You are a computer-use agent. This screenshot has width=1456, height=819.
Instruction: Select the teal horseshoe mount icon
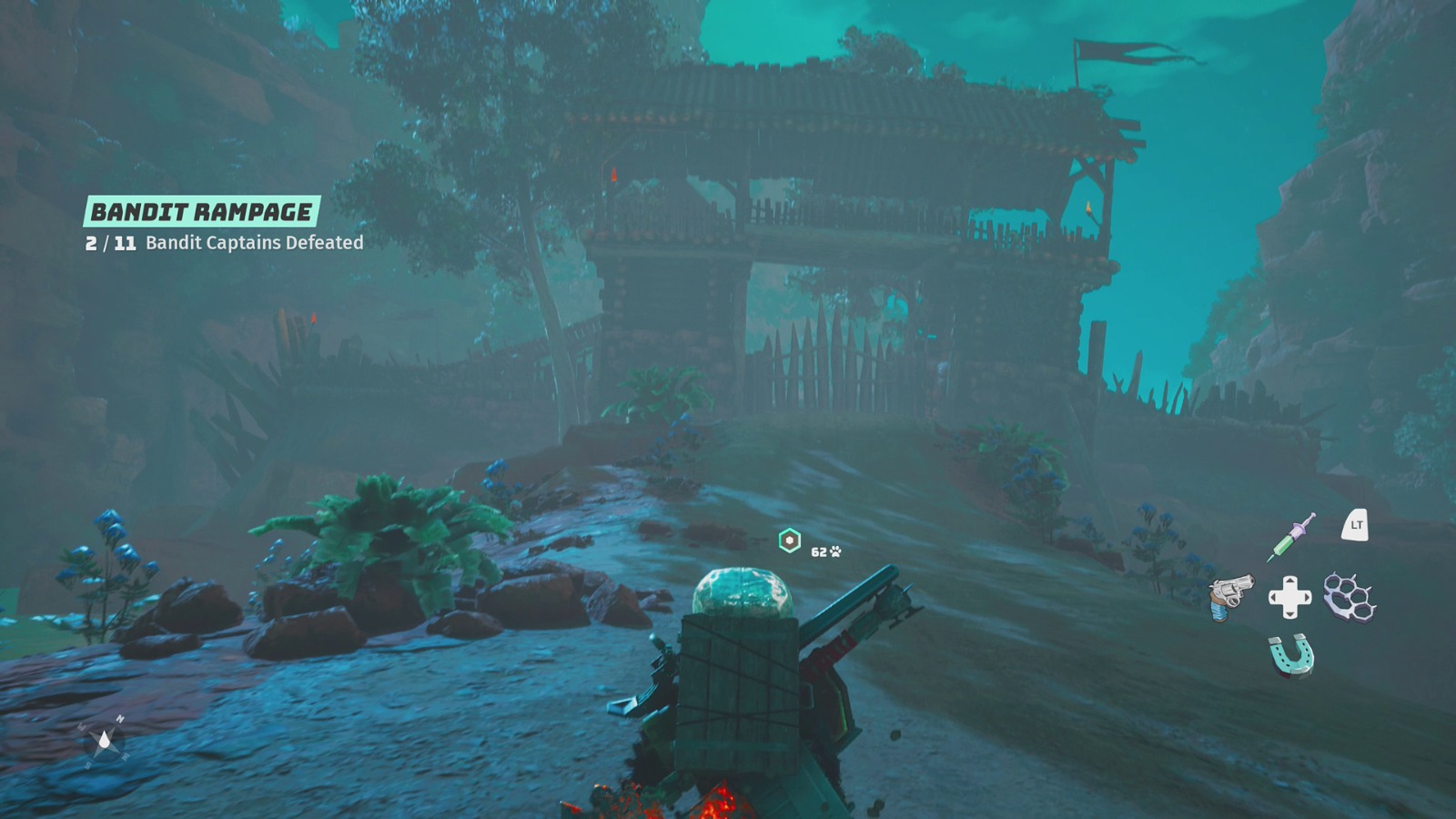[1291, 653]
